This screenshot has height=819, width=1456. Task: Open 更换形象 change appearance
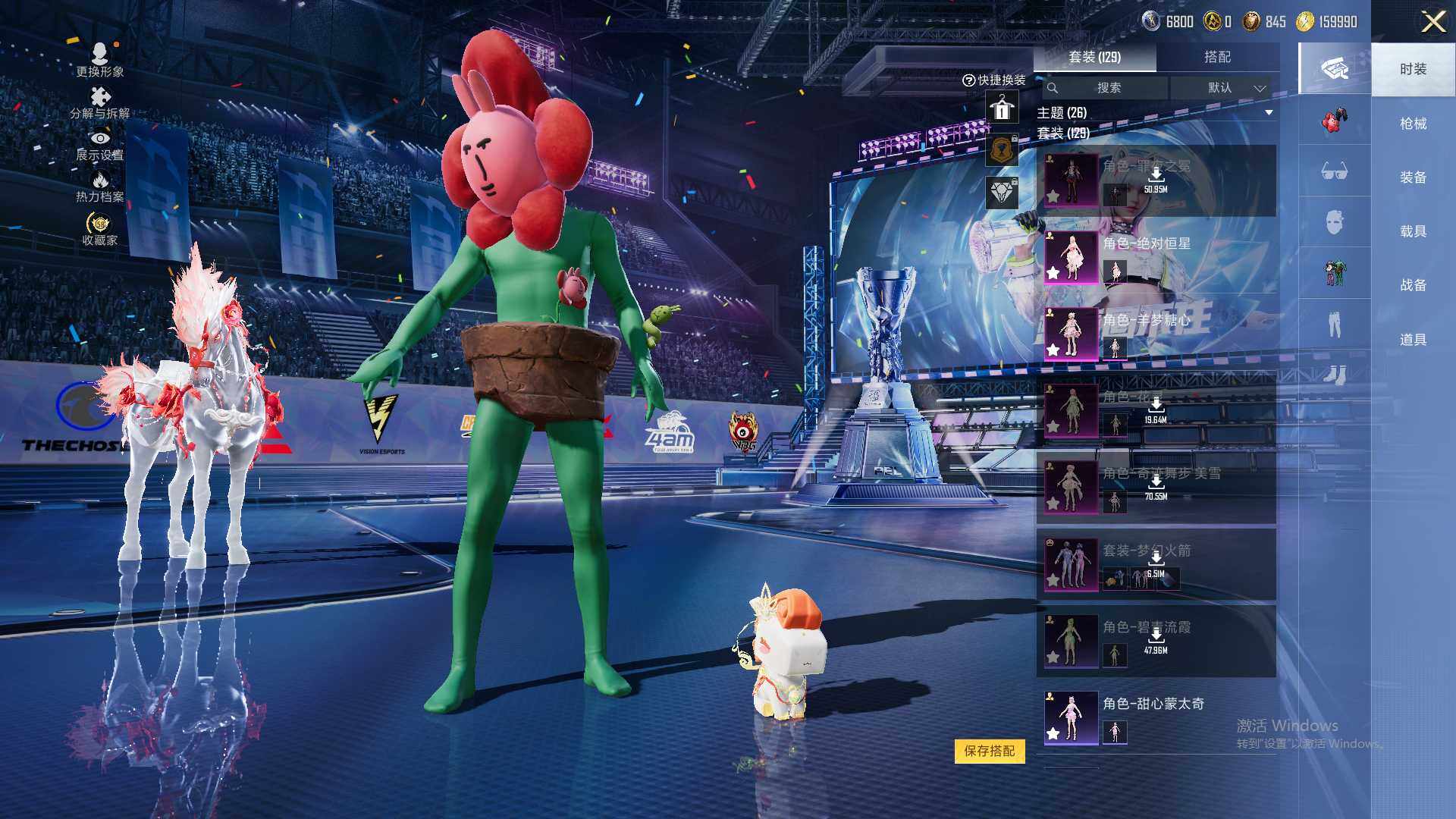click(x=100, y=60)
